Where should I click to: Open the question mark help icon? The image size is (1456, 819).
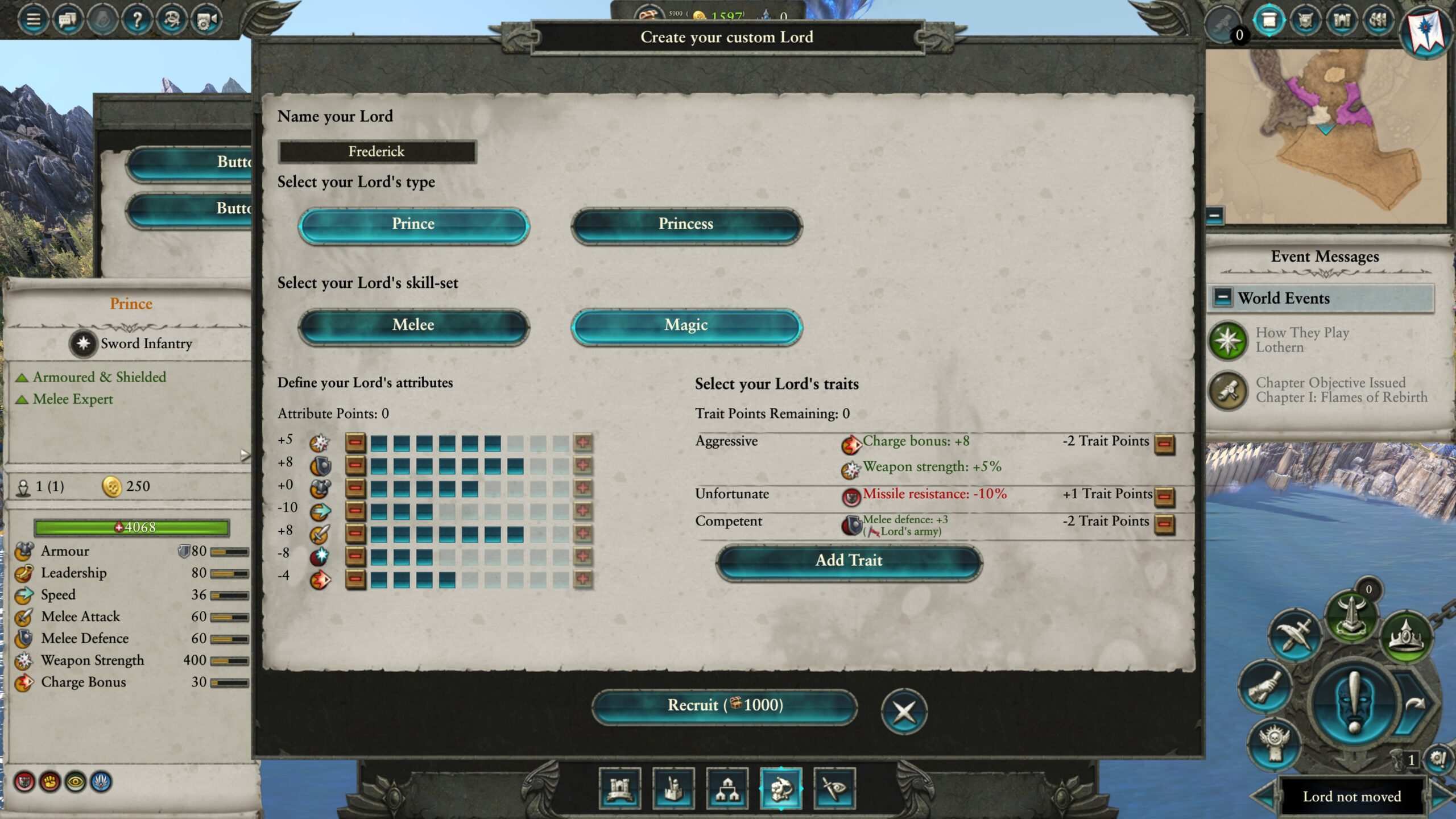(137, 20)
